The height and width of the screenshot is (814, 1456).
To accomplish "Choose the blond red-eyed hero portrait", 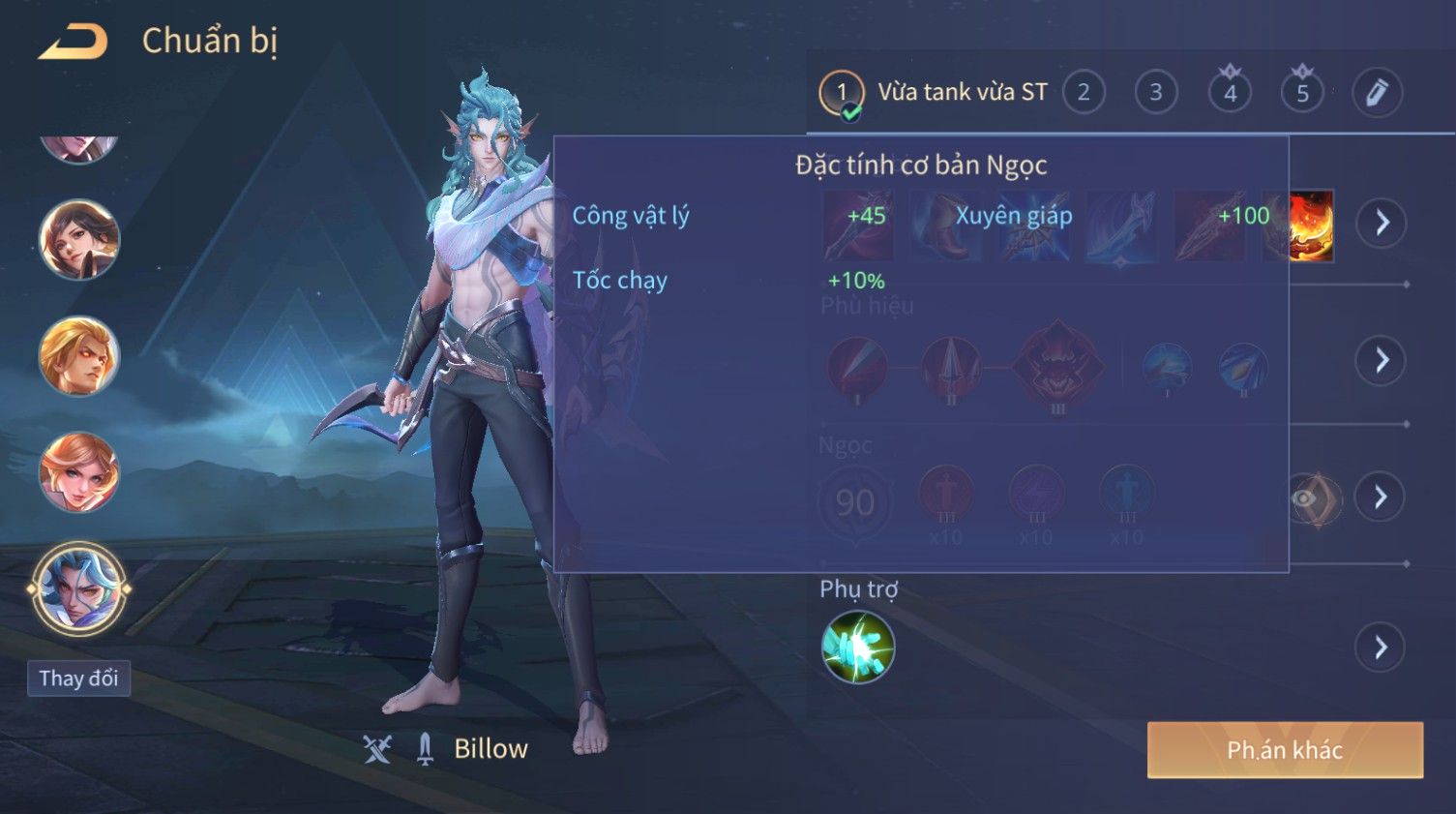I will pos(78,356).
